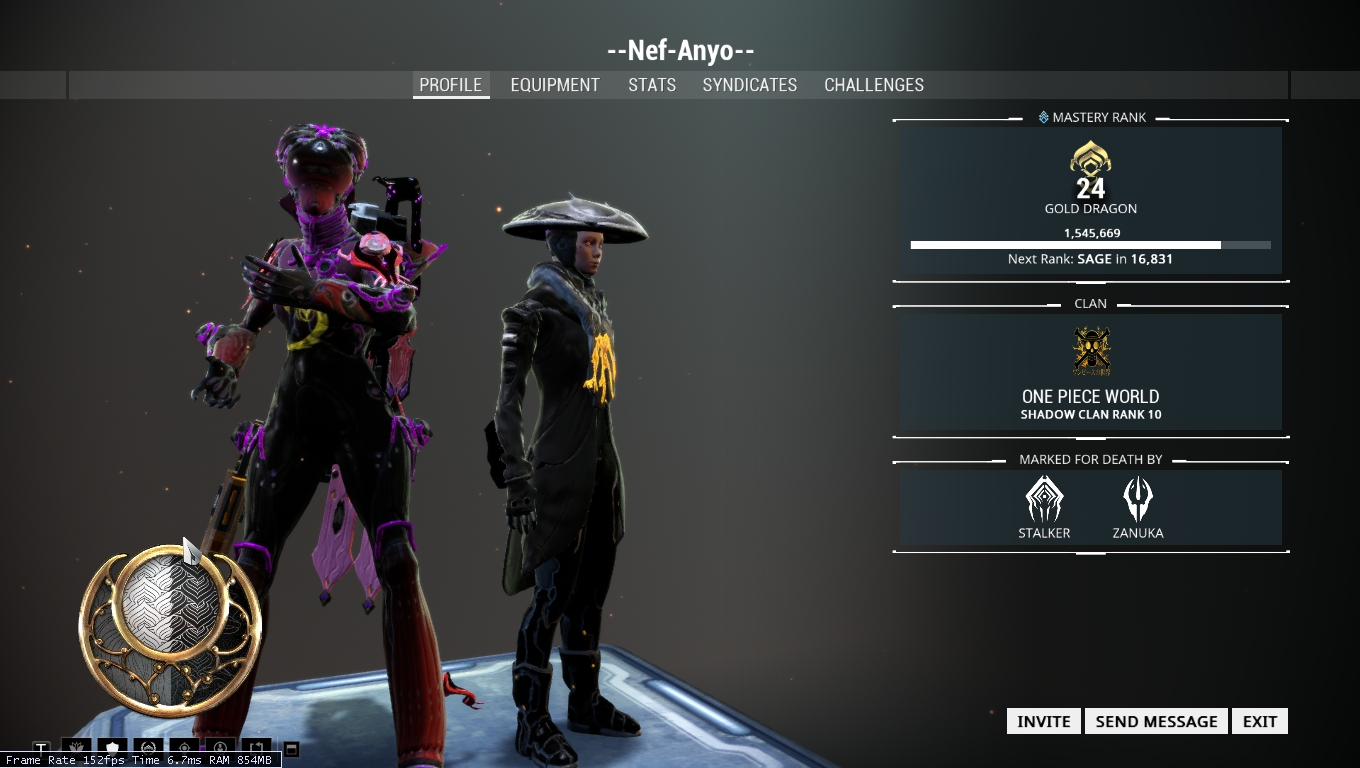Screen dimensions: 1360x768
Task: Click EXIT to leave the profile
Action: tap(1259, 721)
